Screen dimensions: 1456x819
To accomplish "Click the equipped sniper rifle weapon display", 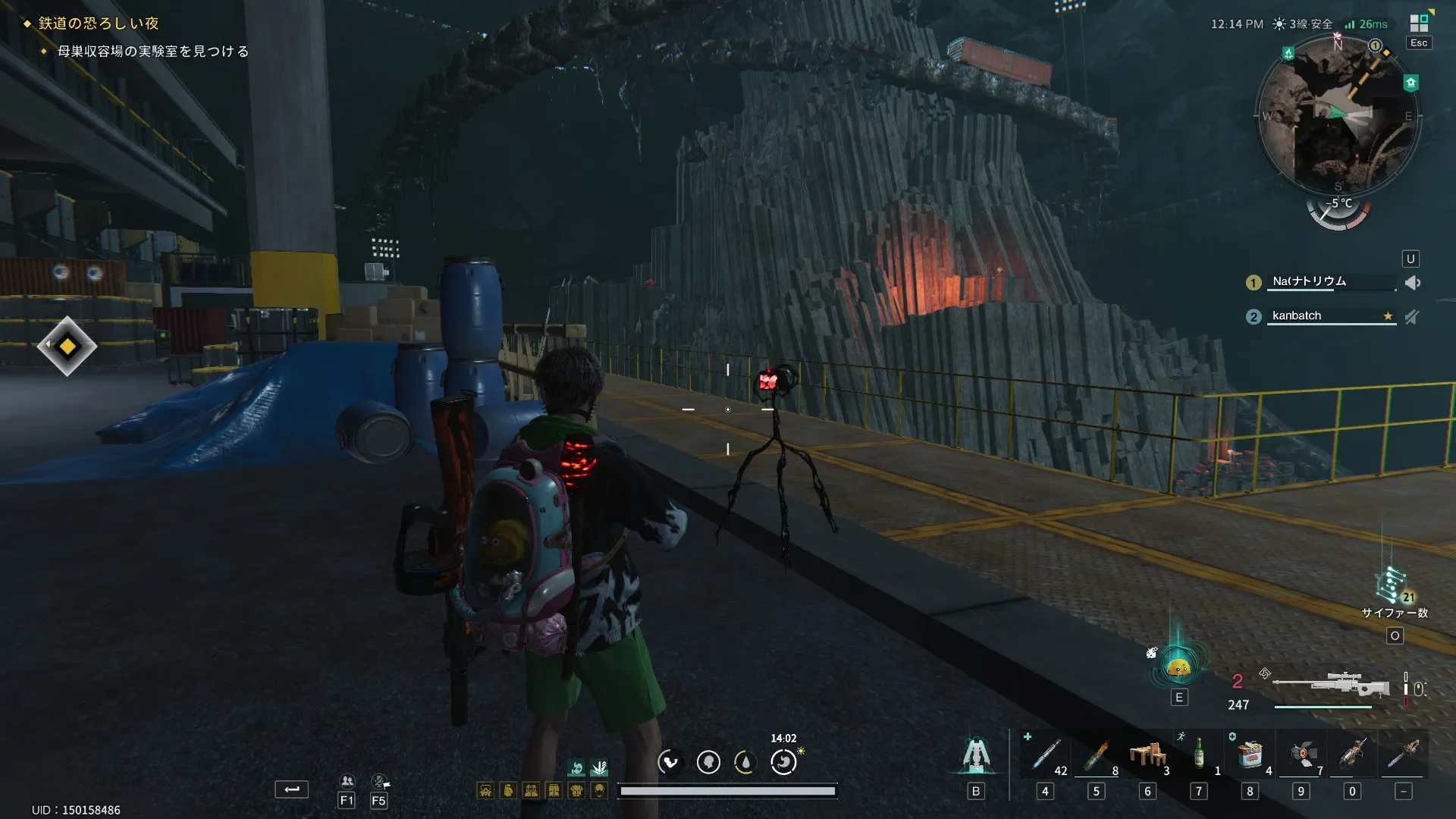I will pos(1331,686).
